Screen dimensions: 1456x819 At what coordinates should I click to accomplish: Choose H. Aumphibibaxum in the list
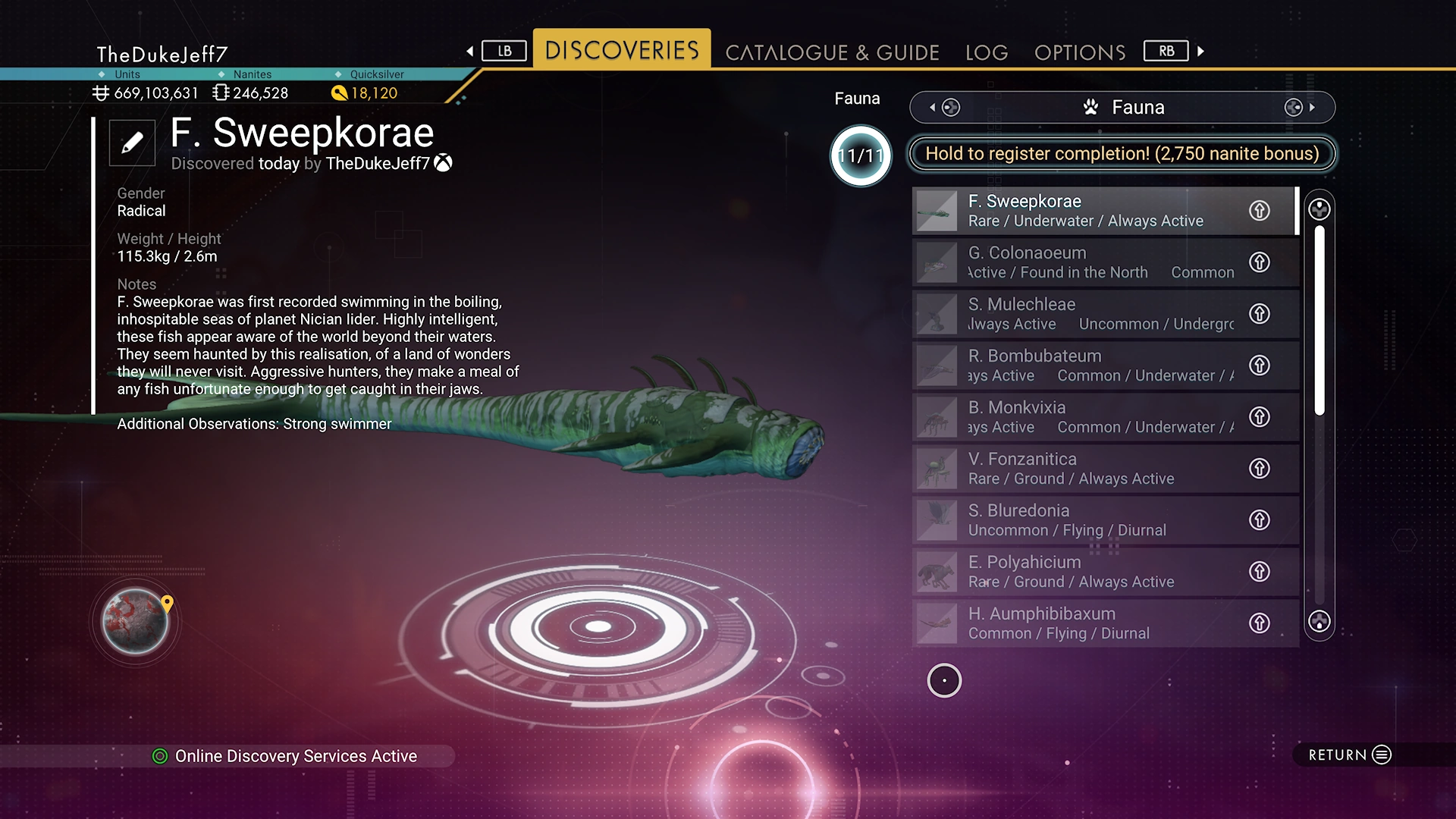coord(1084,623)
